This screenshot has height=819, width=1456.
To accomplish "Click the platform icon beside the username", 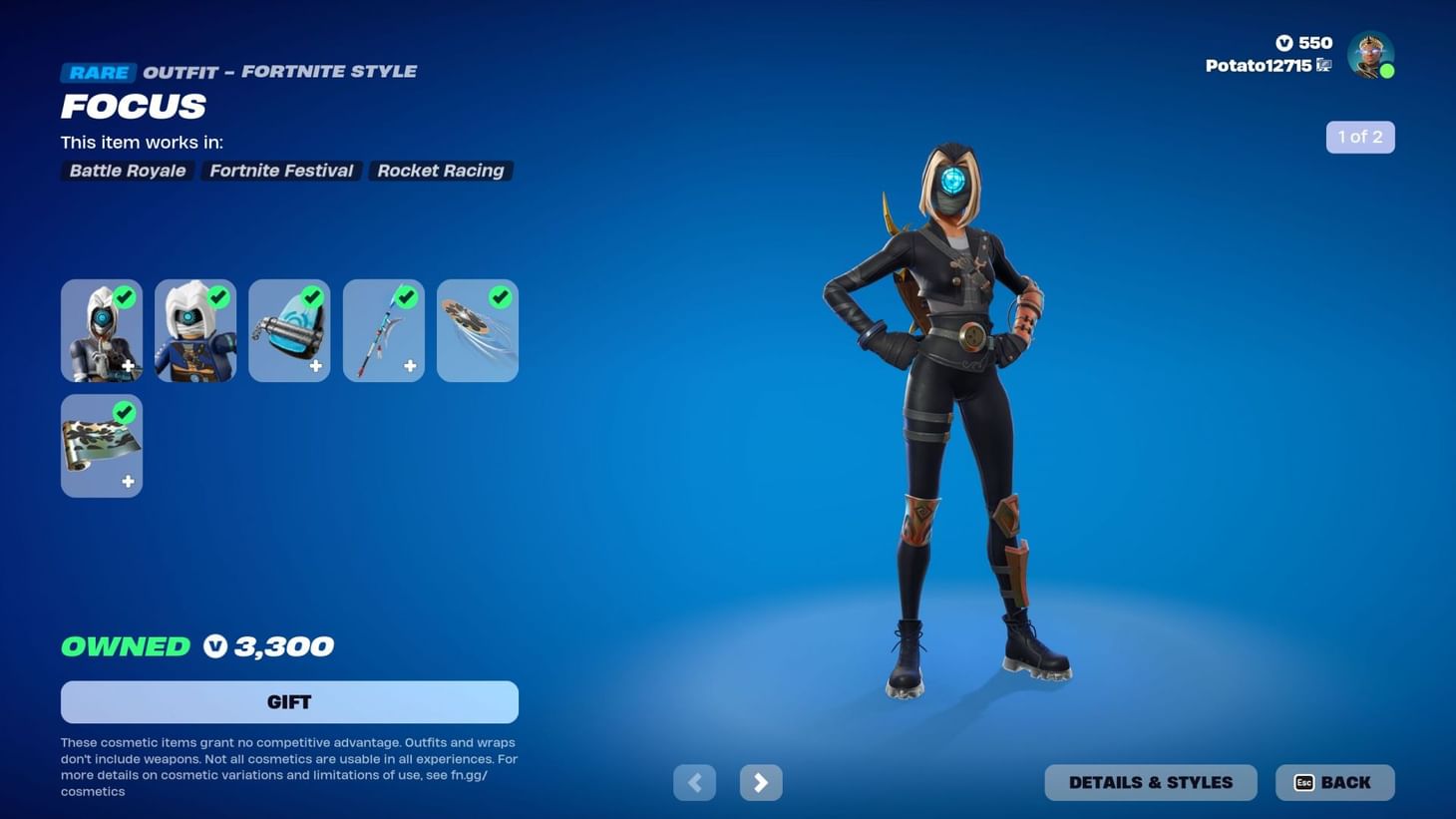I will [1323, 64].
